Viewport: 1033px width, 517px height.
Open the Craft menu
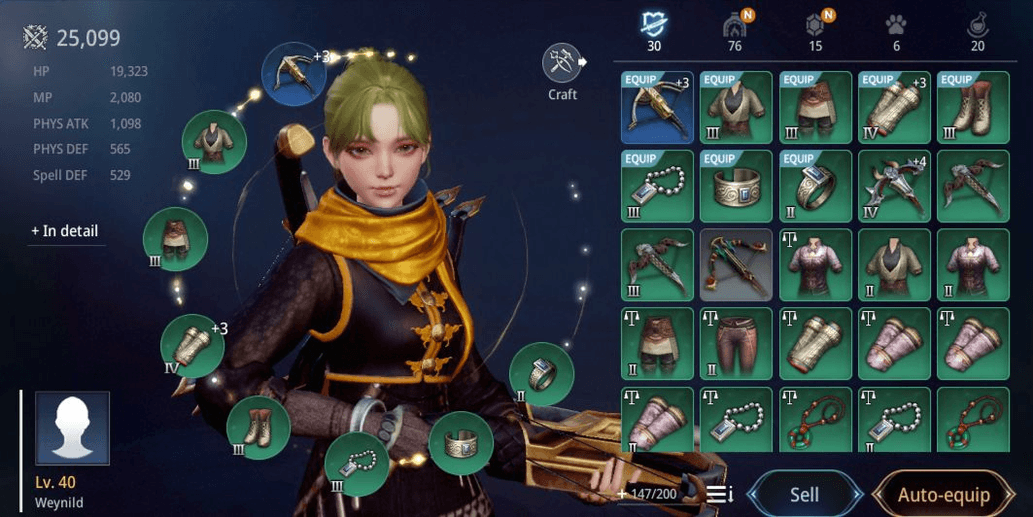coord(562,65)
